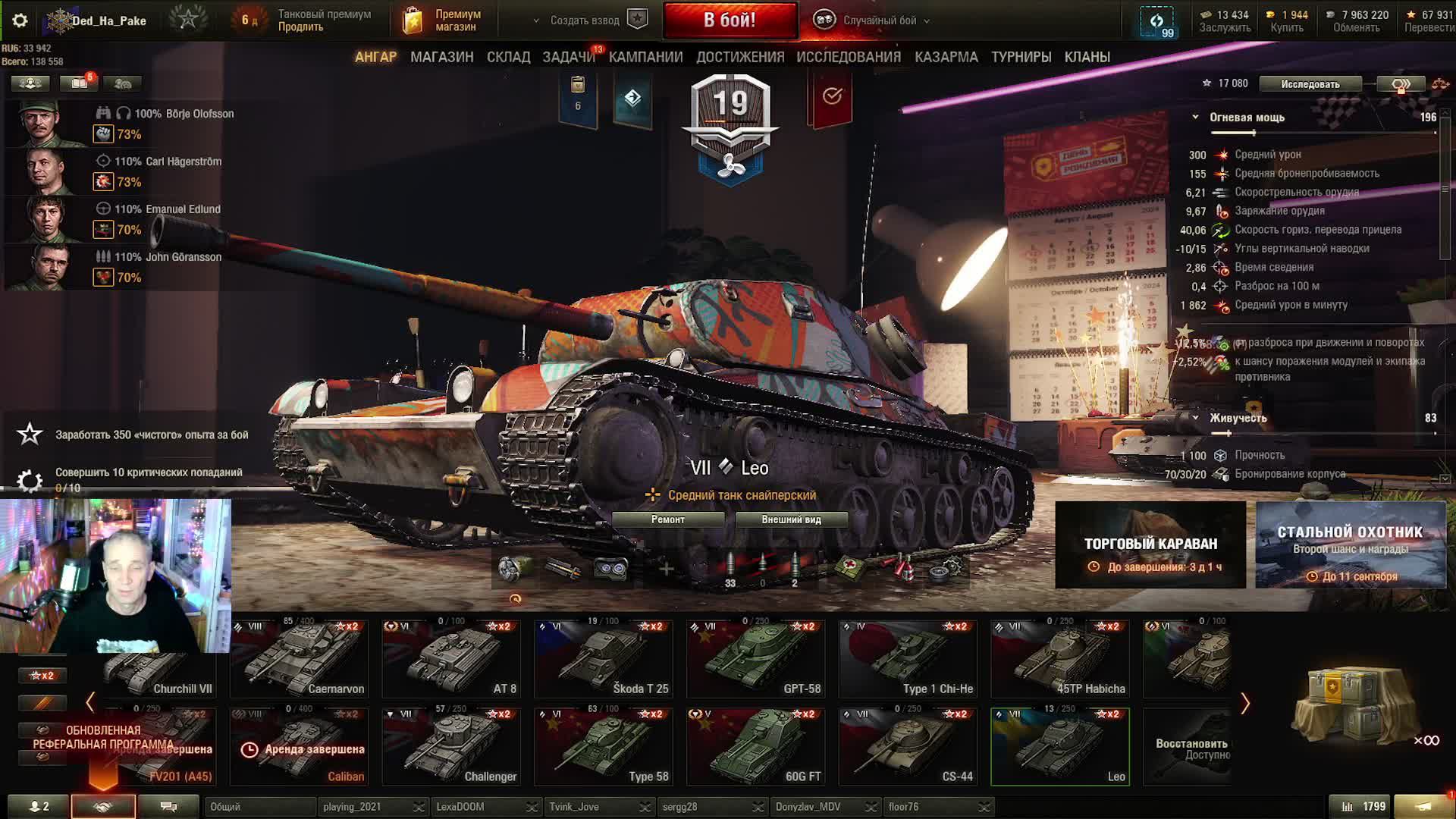The height and width of the screenshot is (819, 1456).
Task: Open the Ремонт service button
Action: tap(667, 519)
